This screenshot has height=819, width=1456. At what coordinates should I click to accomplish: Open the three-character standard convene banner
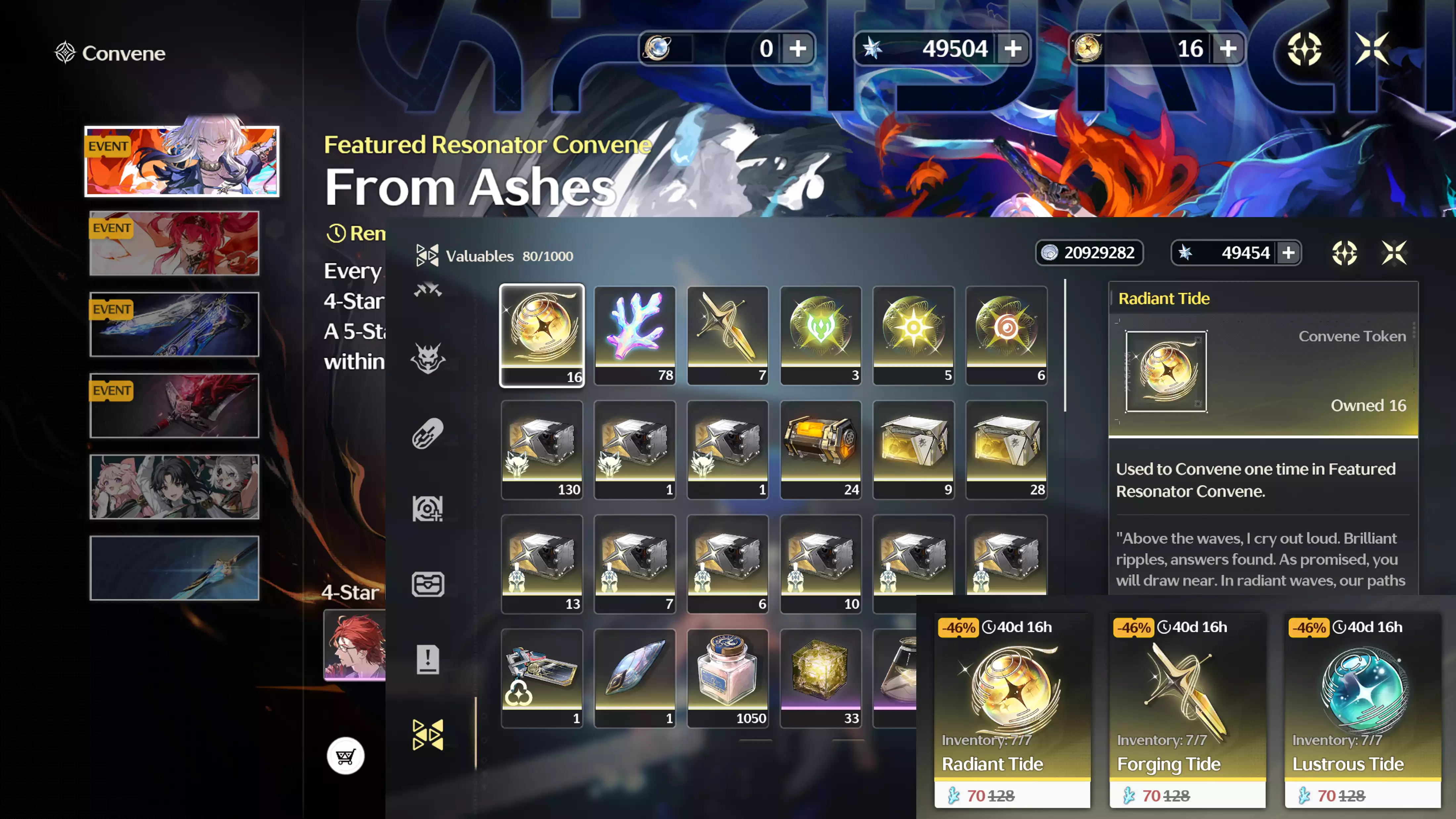[174, 487]
